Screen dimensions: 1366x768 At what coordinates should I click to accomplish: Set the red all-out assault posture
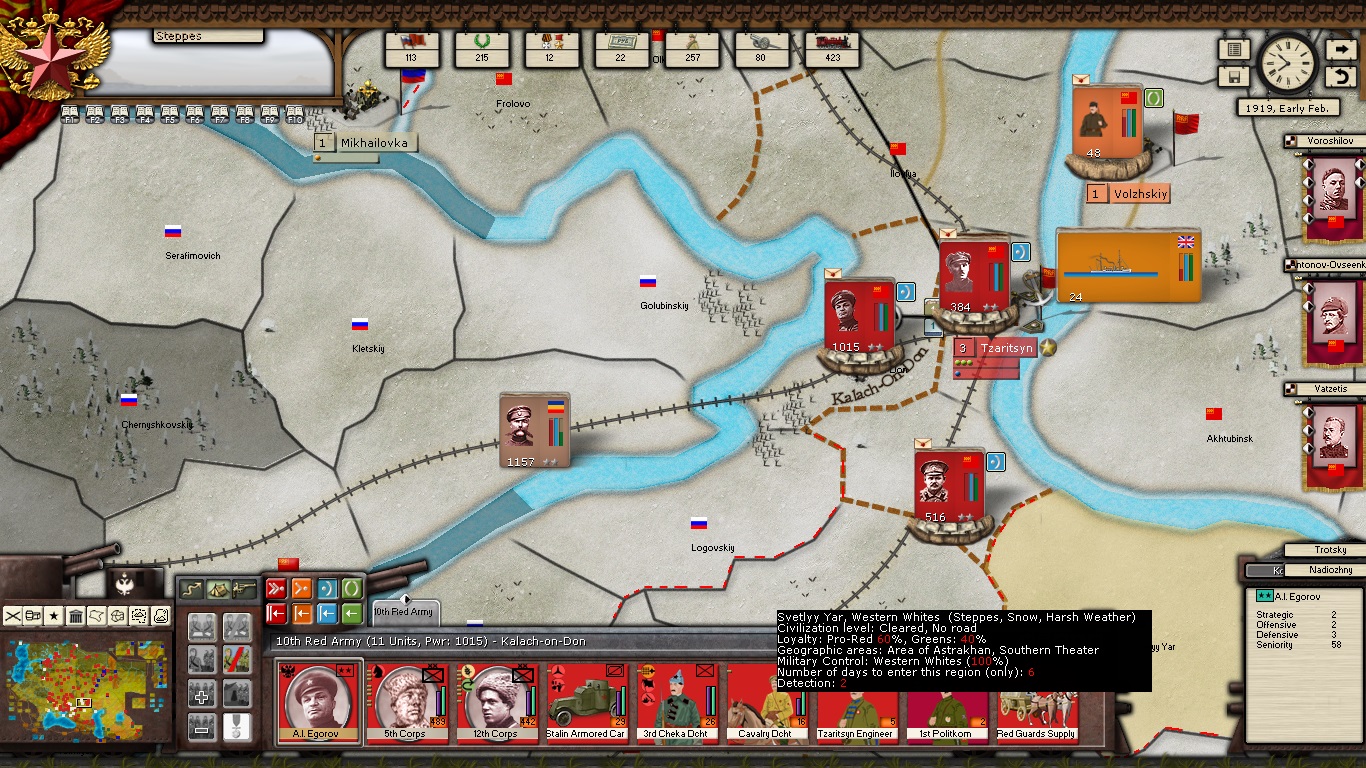click(276, 588)
